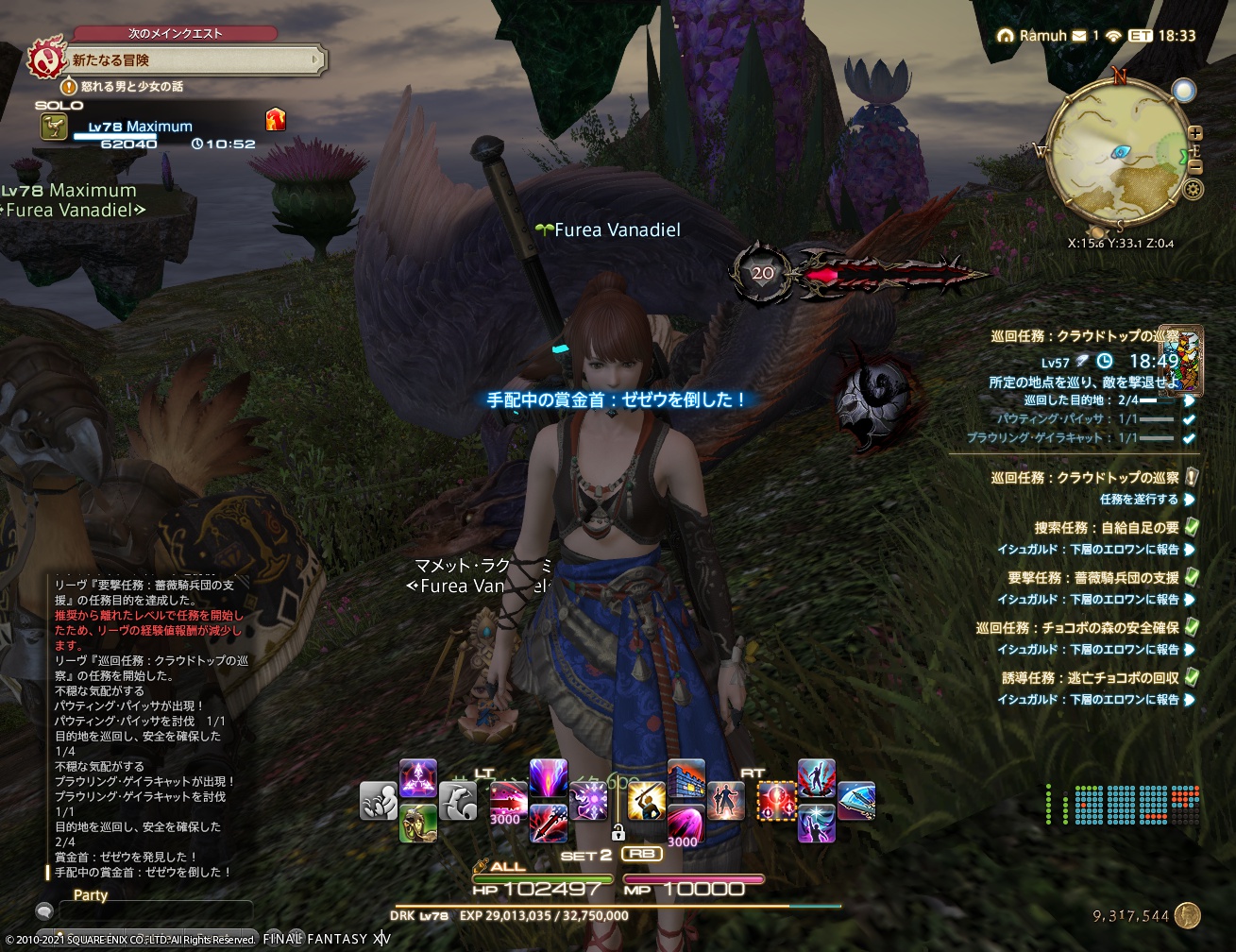Open the mail envelope icon near Ramuh
The width and height of the screenshot is (1236, 952).
click(x=1077, y=34)
